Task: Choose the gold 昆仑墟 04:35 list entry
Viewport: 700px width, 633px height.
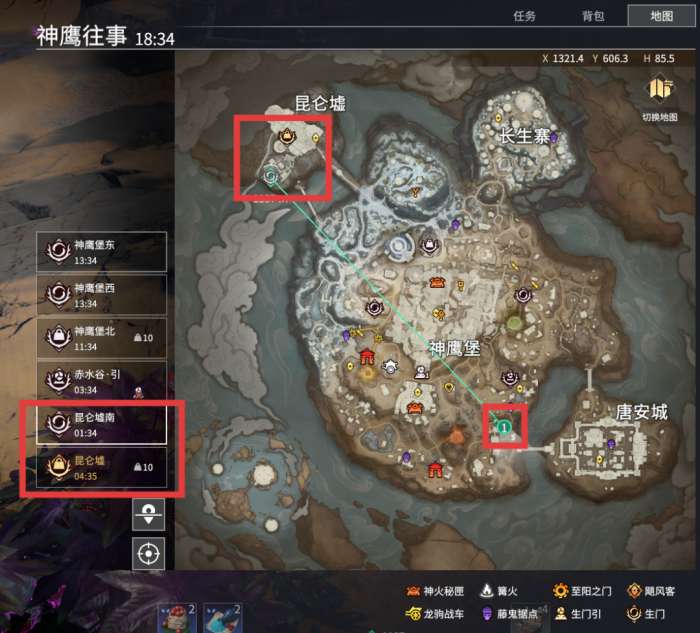Action: point(102,467)
